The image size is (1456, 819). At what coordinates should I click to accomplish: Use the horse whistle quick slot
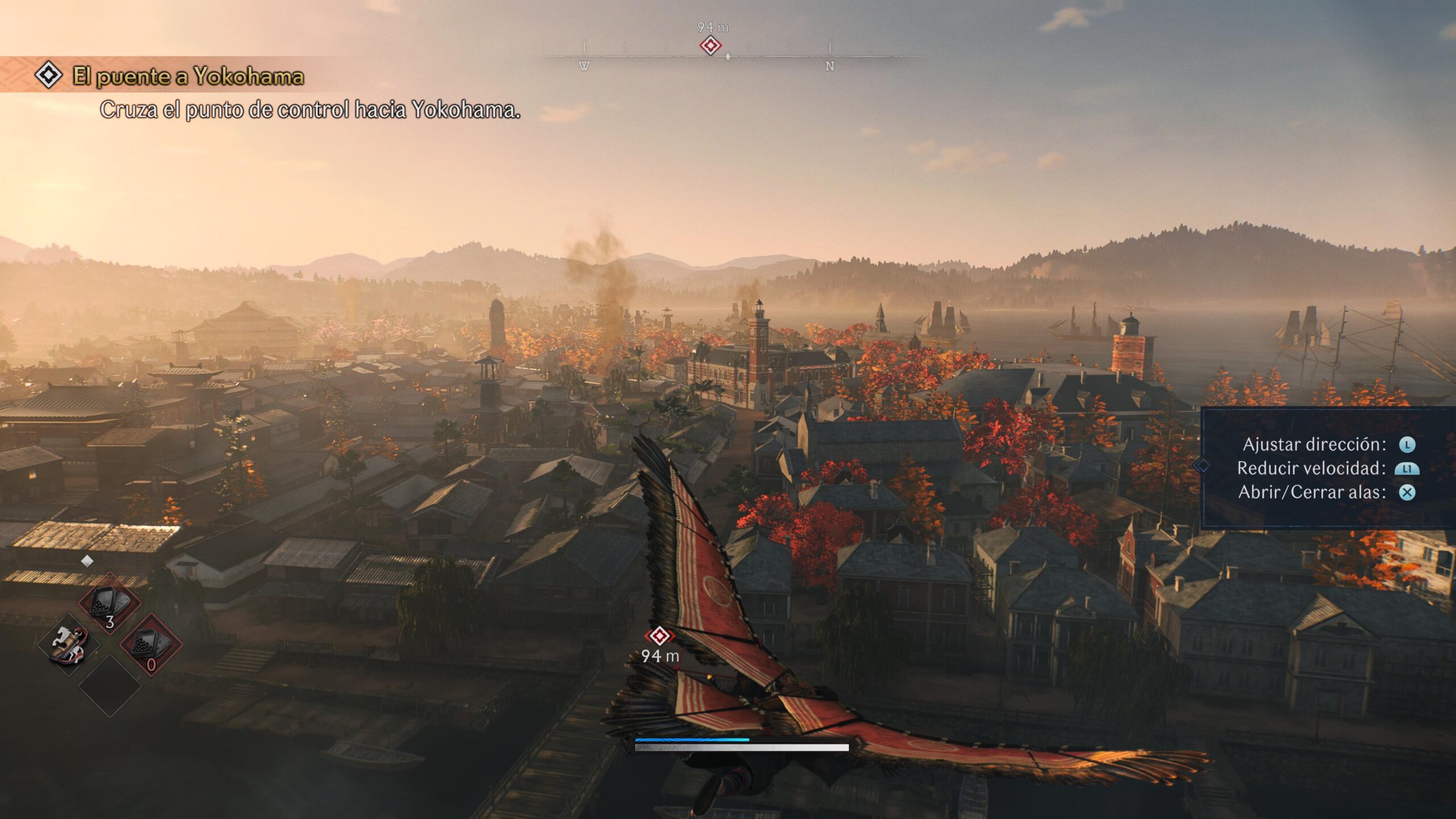(69, 645)
